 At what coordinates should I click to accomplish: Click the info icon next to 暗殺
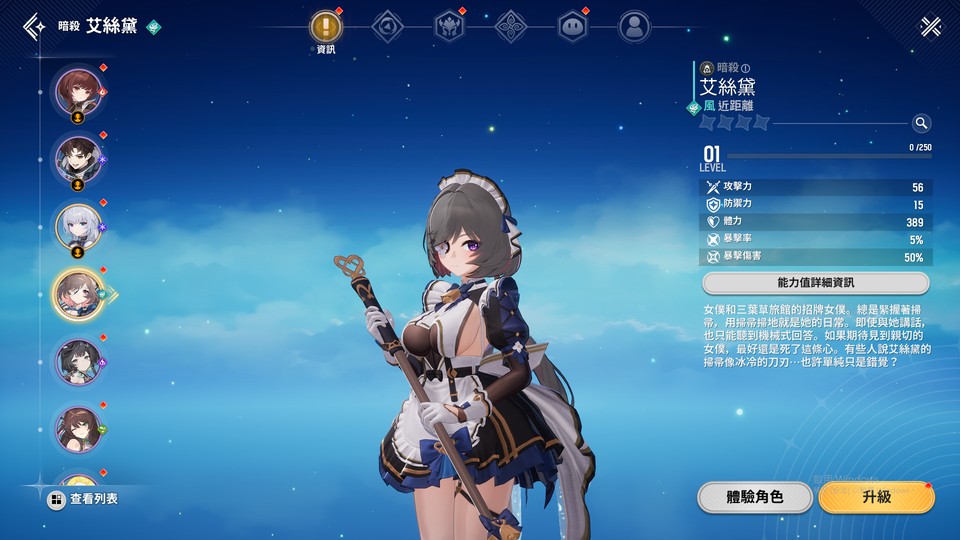tap(746, 68)
